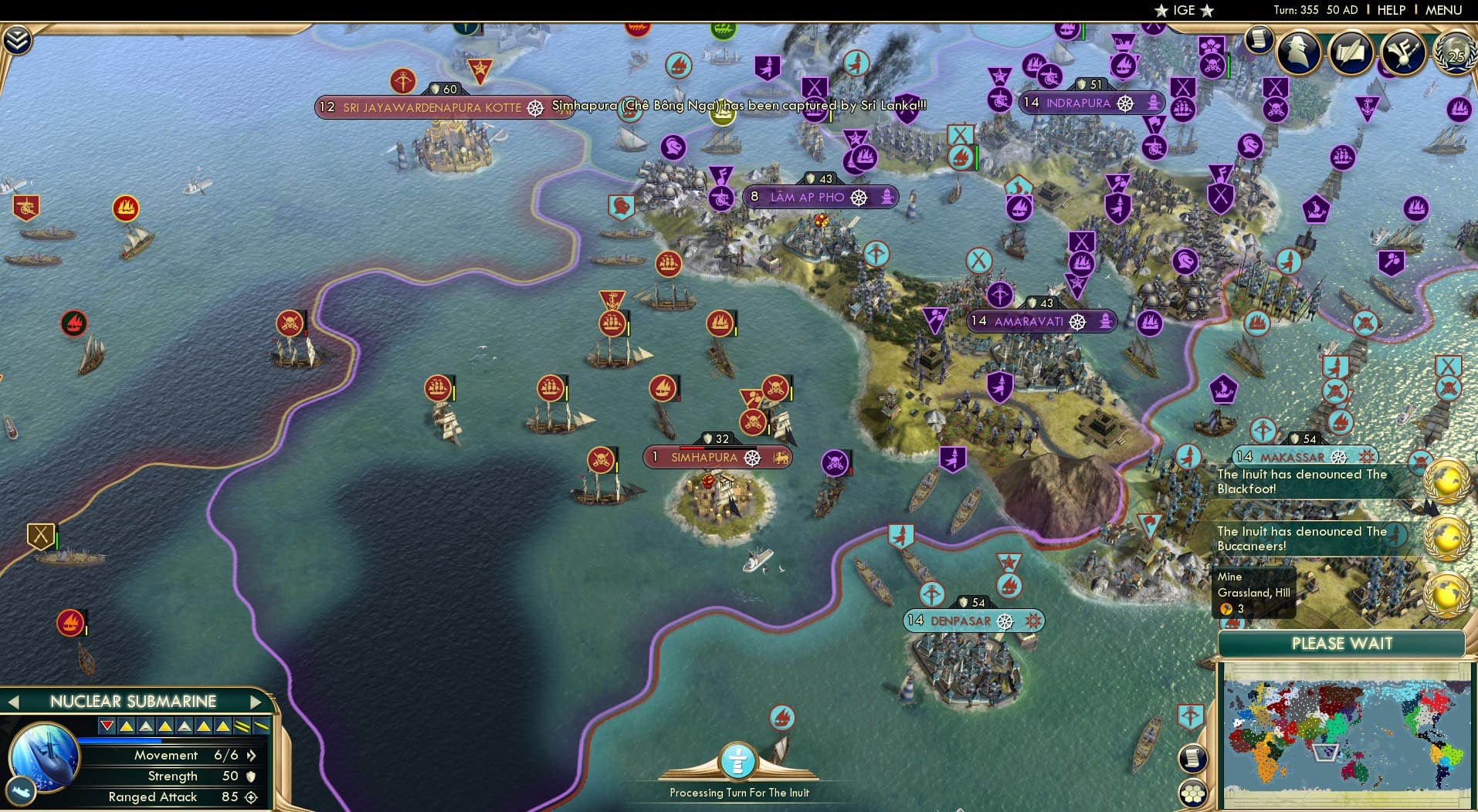Cycle to previous unit with left arrow
The image size is (1478, 812).
pyautogui.click(x=14, y=701)
